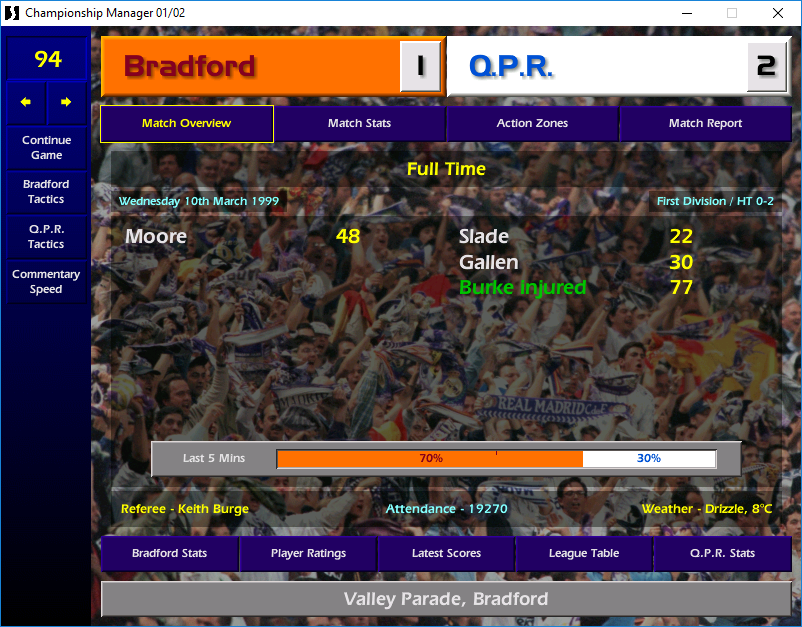View Q.P.R. Stats
Screen dimensions: 802x627
722,553
